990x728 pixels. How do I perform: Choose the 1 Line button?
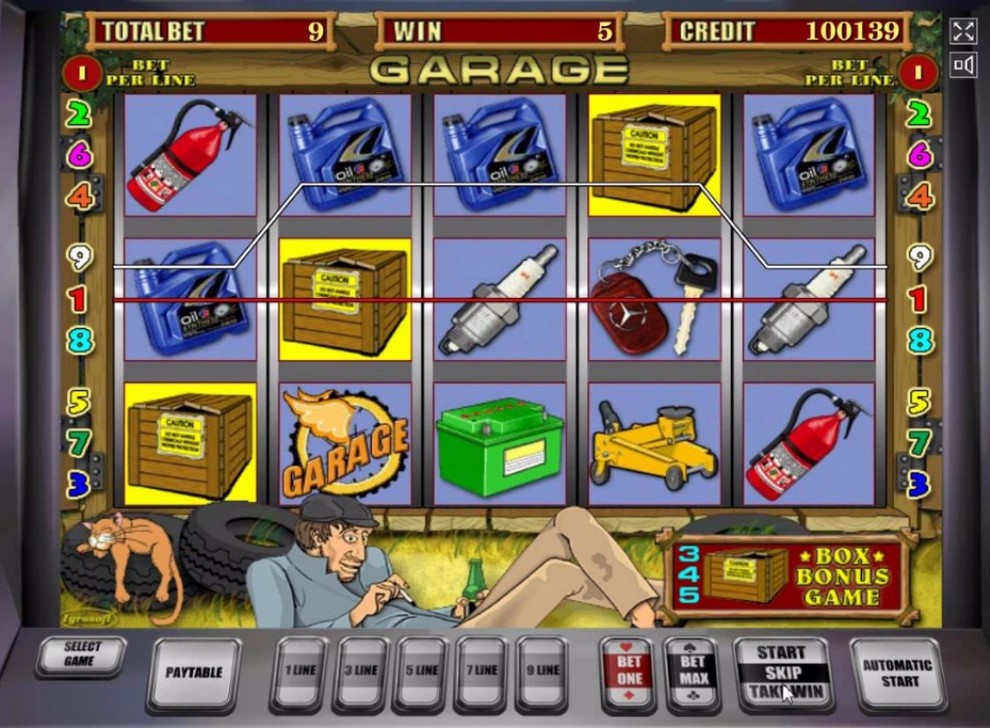[299, 671]
